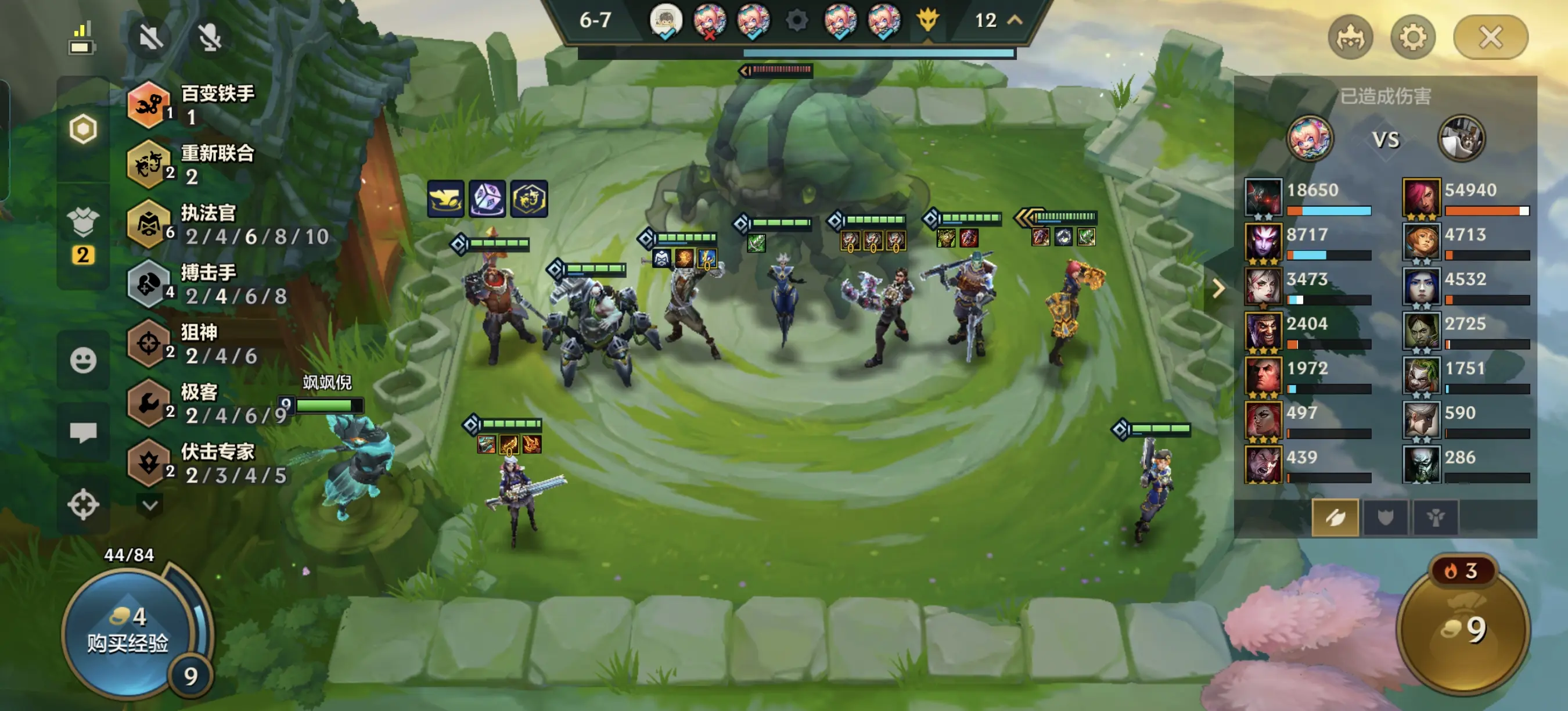1568x711 pixels.
Task: Collapse the damage panel with the side arrow
Action: tap(1218, 289)
